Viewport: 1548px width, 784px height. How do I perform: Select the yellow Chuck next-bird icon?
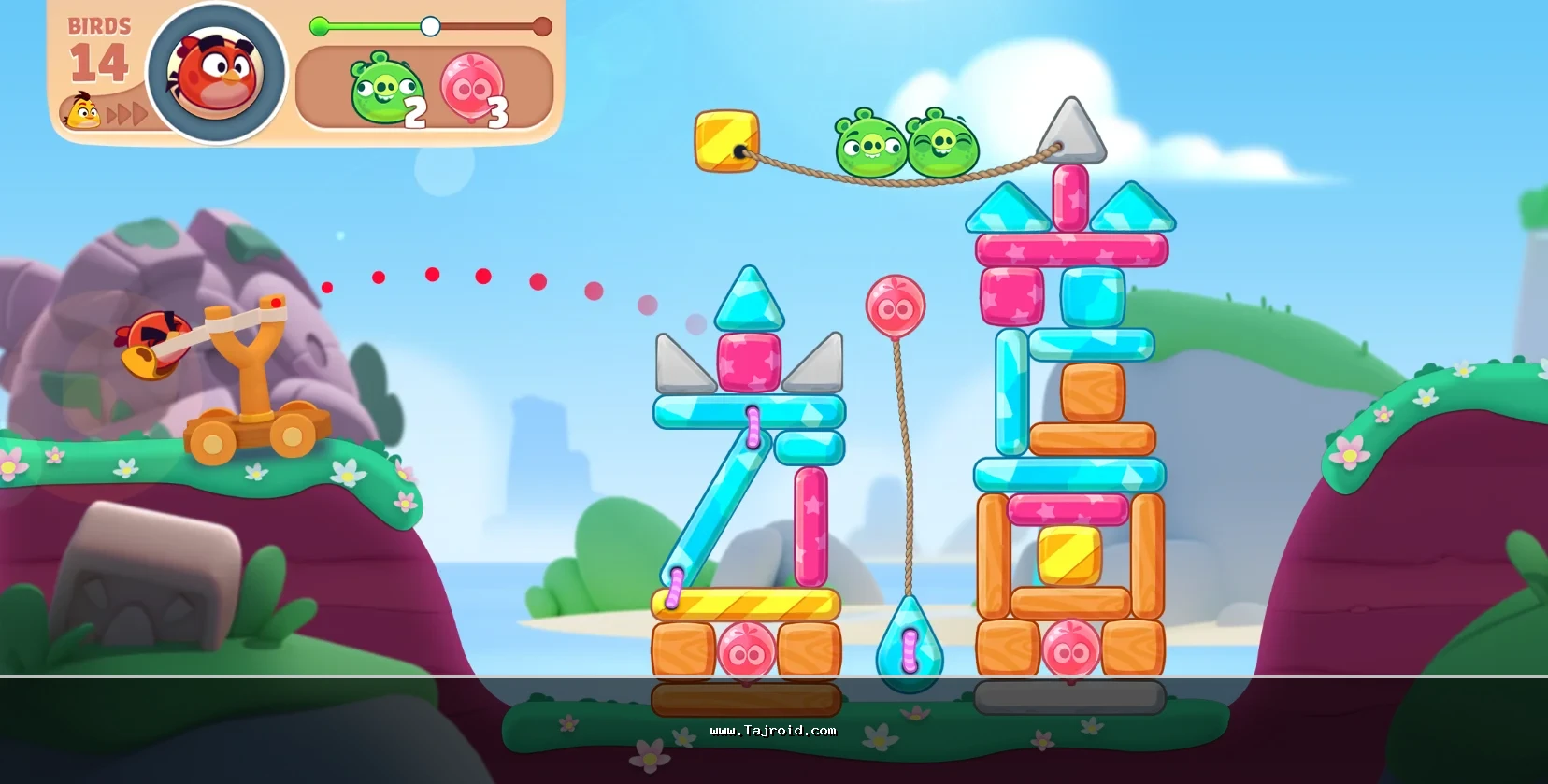coord(83,112)
